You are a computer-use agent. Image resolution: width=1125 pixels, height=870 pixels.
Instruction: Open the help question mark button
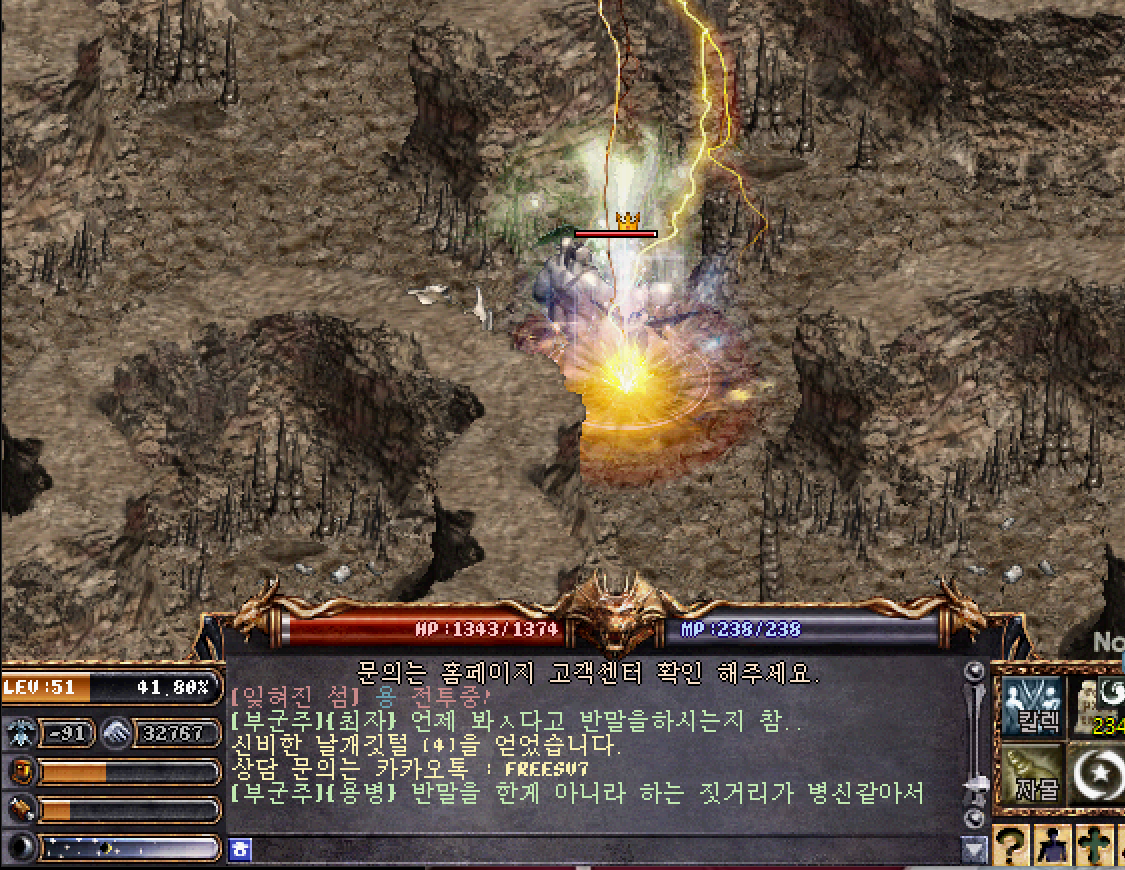(x=1010, y=847)
